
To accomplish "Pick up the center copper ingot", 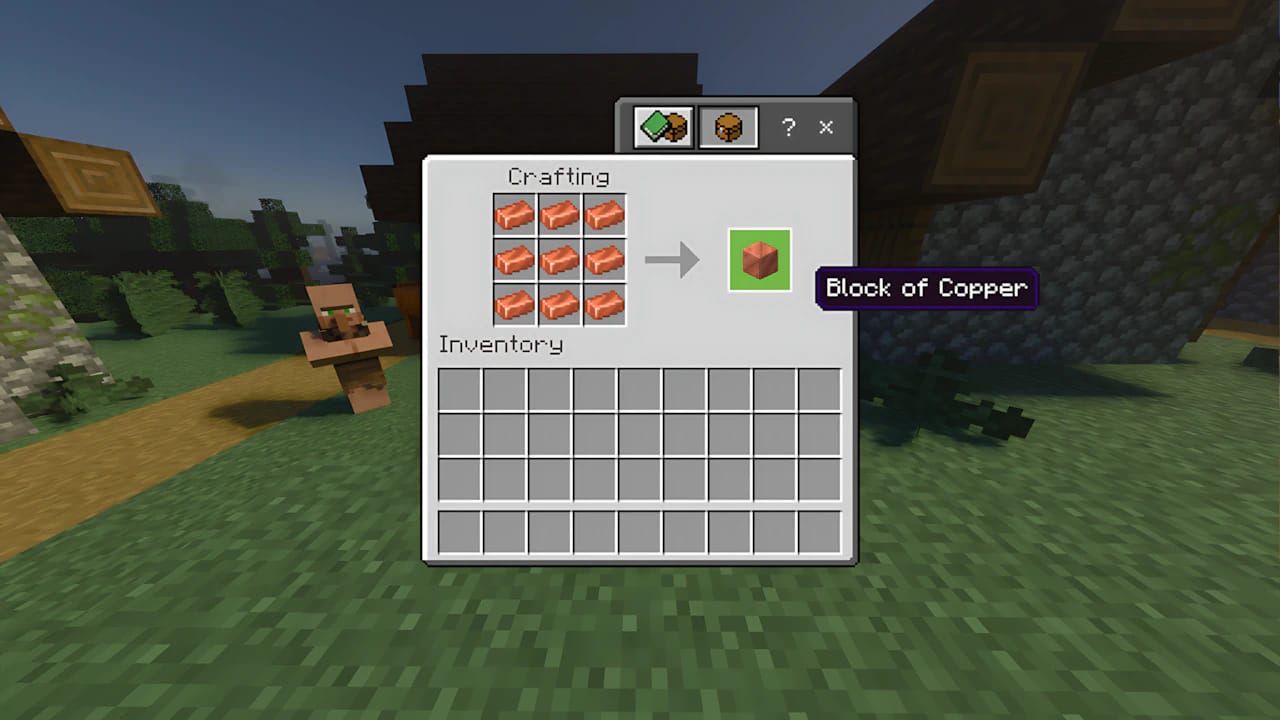I will [560, 260].
